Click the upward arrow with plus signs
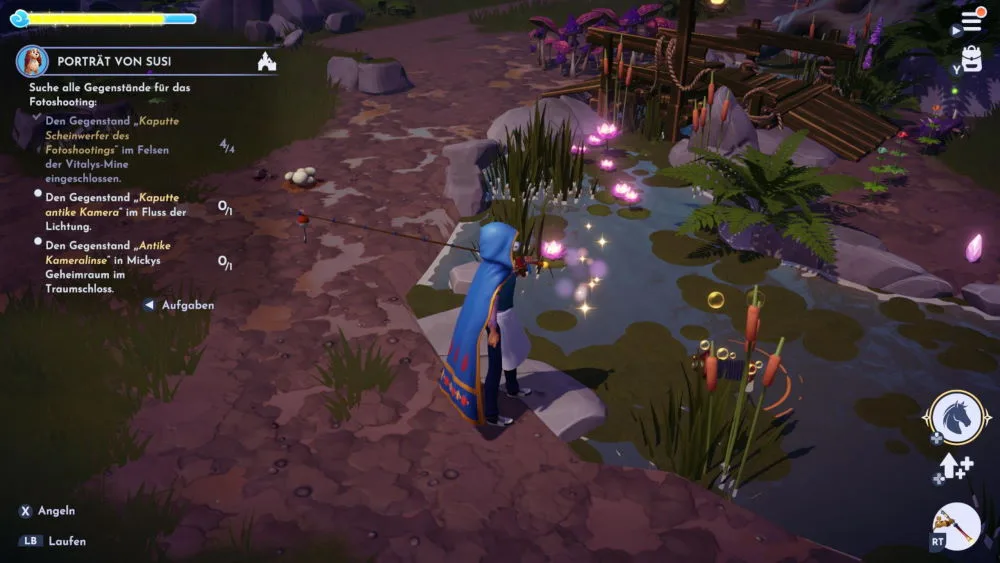The width and height of the screenshot is (1000, 563). pos(955,466)
